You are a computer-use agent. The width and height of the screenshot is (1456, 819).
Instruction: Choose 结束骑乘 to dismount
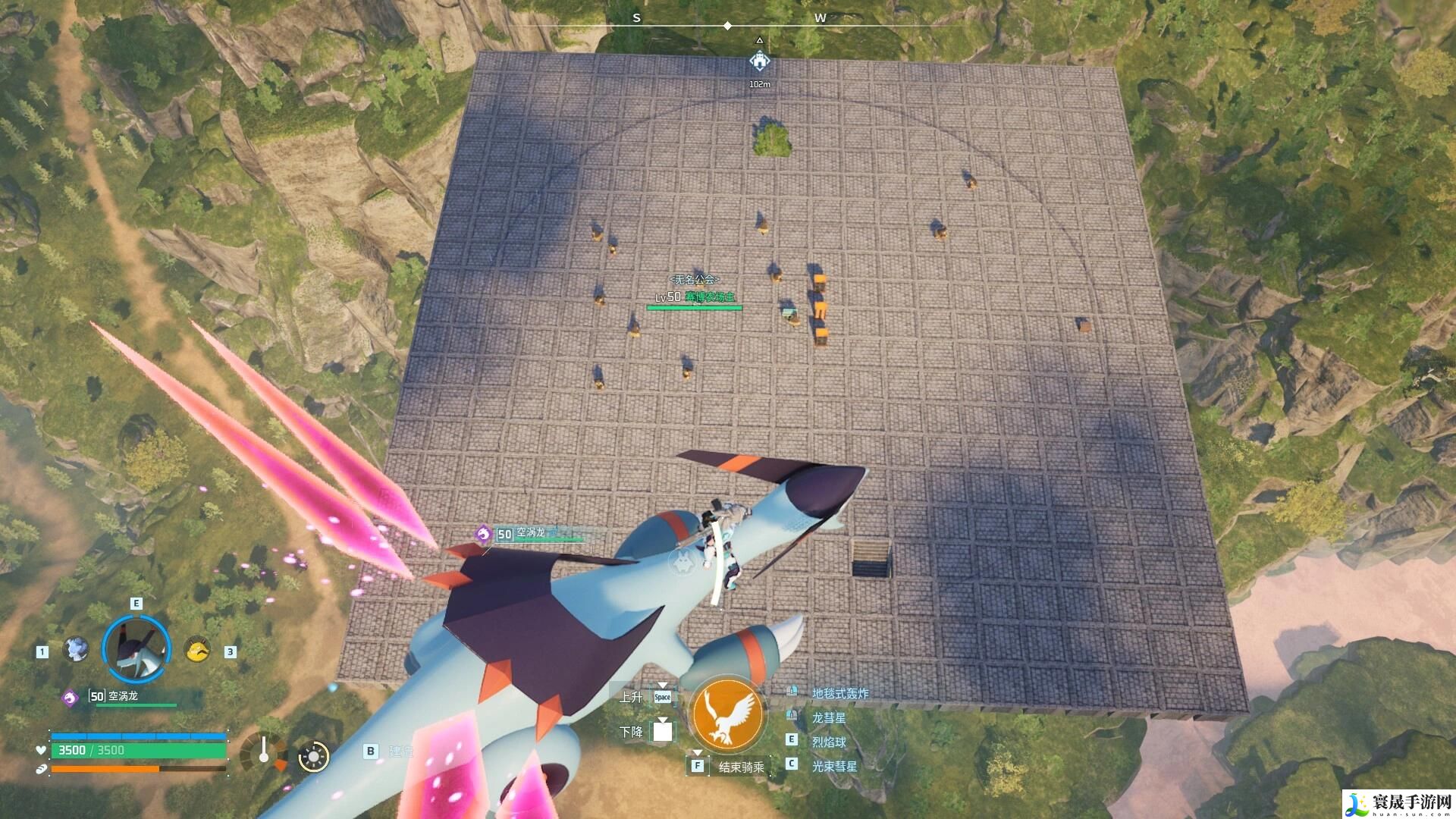click(x=740, y=767)
